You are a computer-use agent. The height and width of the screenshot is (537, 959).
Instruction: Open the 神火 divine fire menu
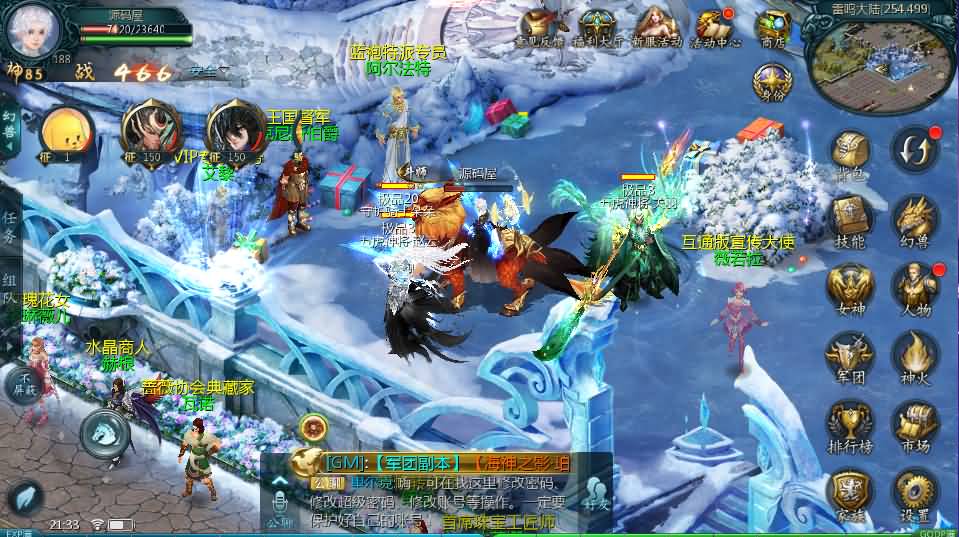pyautogui.click(x=914, y=355)
